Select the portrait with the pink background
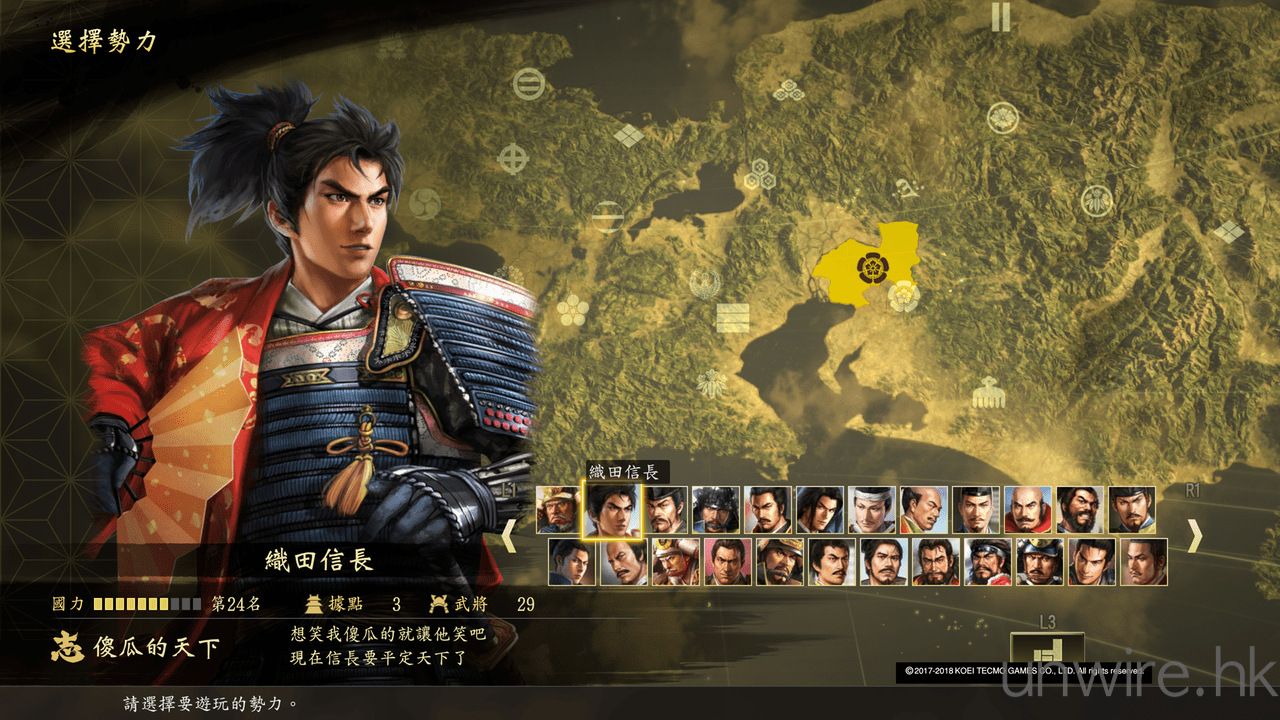The image size is (1280, 720). (x=727, y=562)
